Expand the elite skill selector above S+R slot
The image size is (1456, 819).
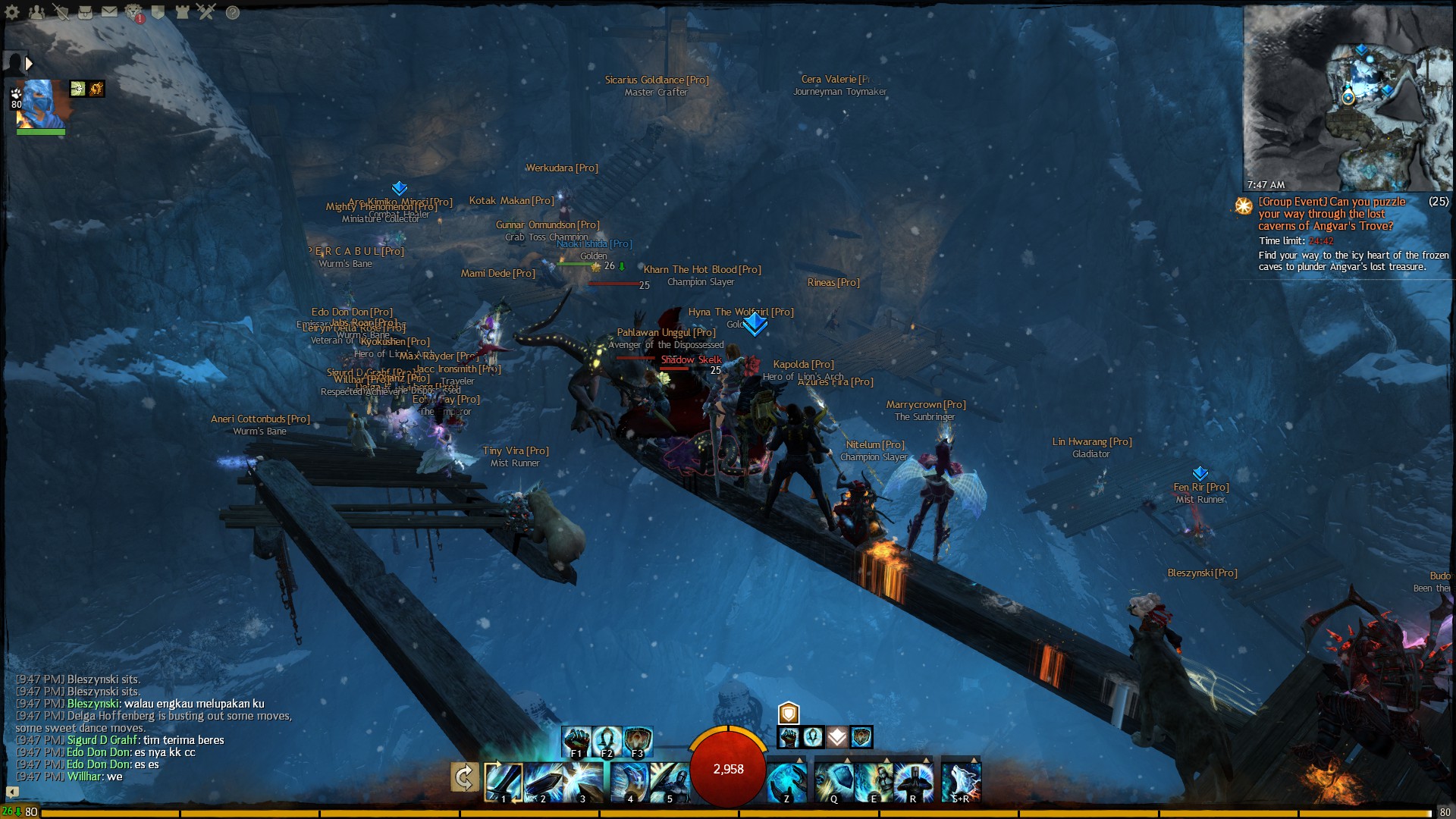click(x=974, y=759)
